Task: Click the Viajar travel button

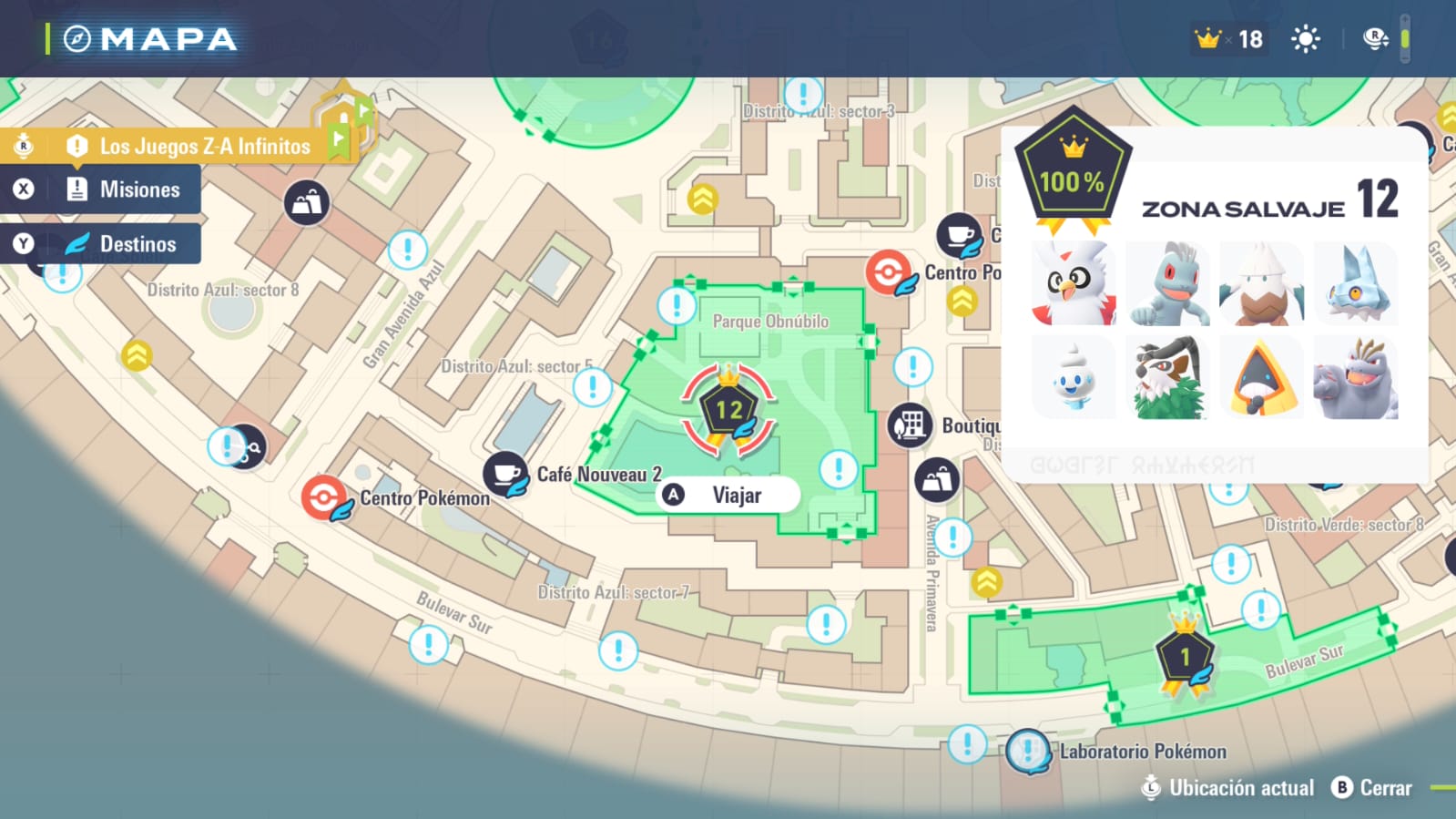Action: (728, 496)
